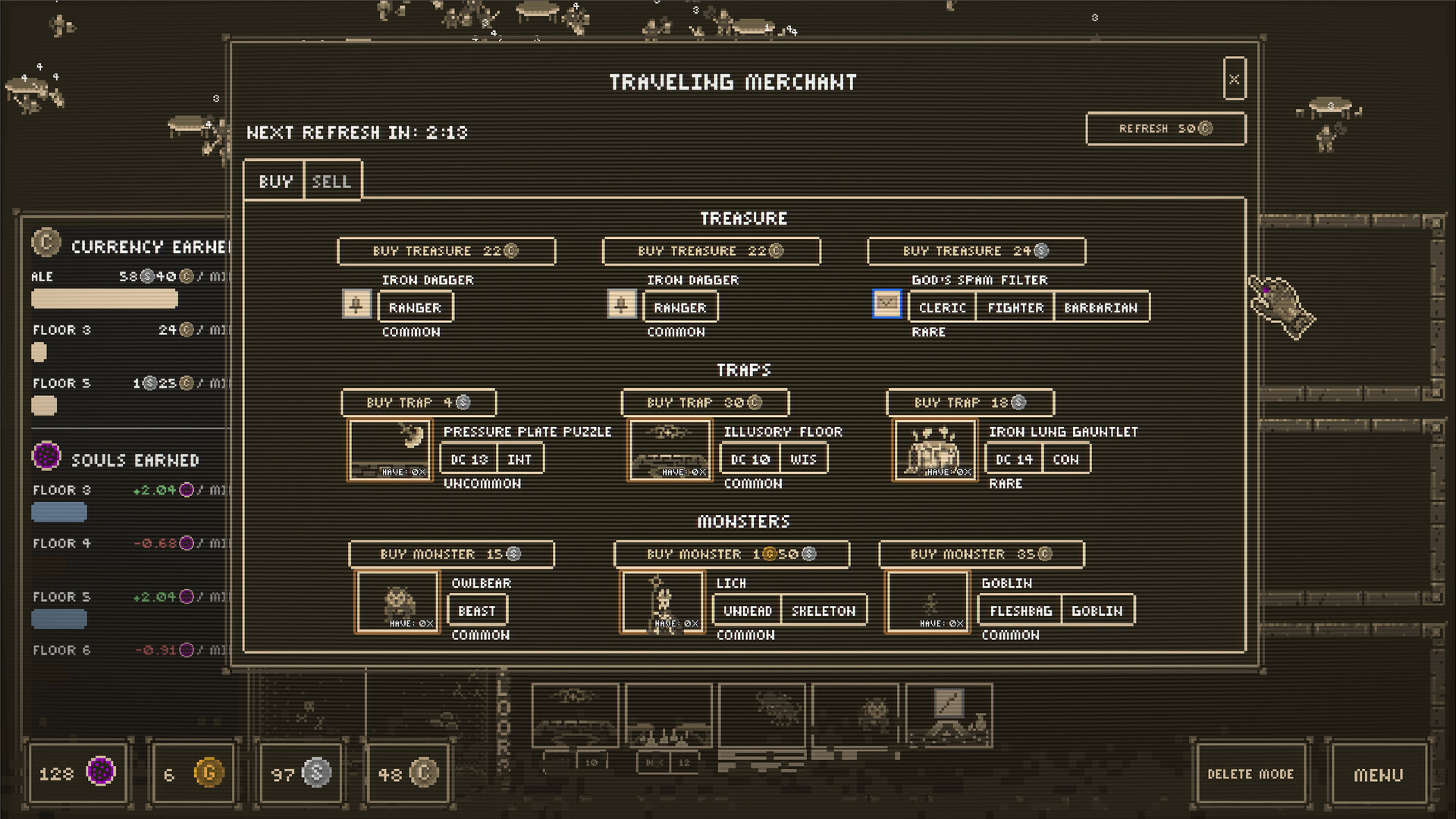Click the souls counter at bottom left

pos(78,772)
